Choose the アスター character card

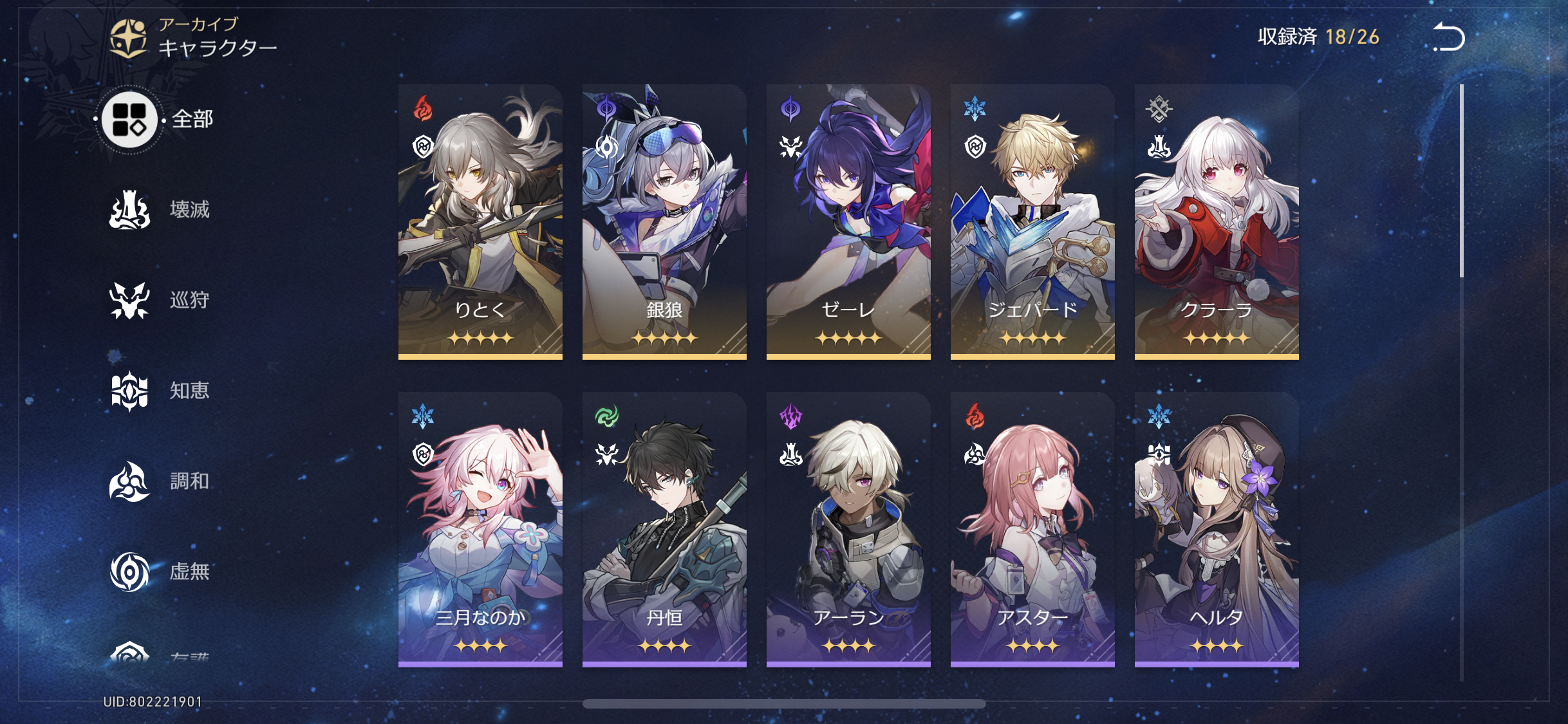(1032, 529)
